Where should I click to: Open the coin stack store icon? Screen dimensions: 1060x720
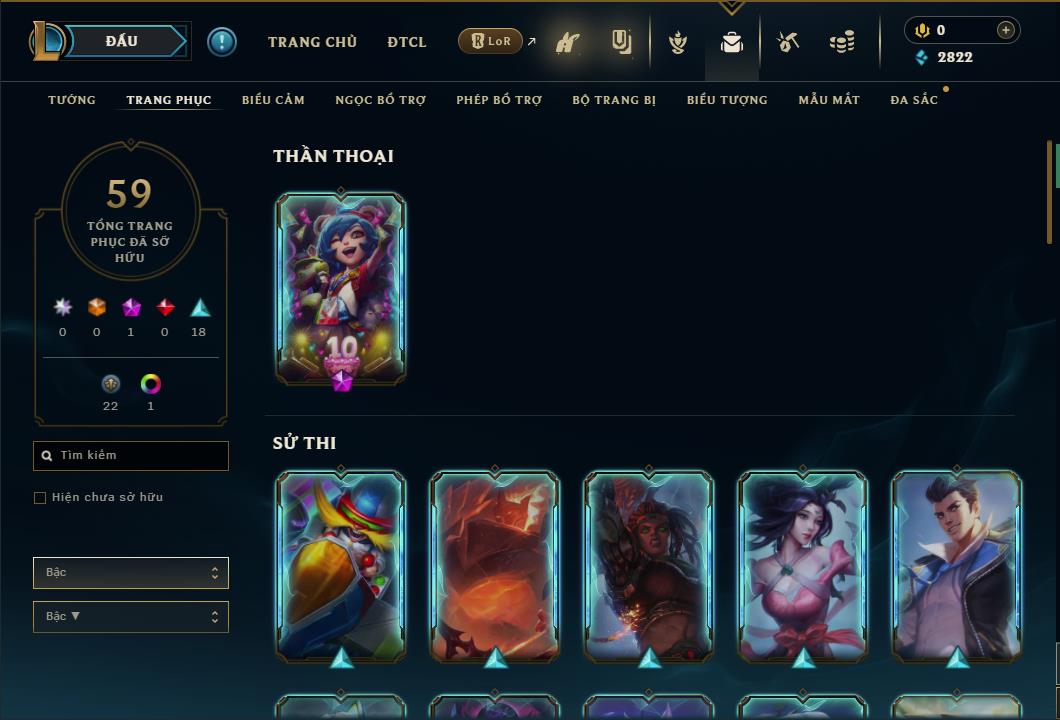click(x=842, y=42)
